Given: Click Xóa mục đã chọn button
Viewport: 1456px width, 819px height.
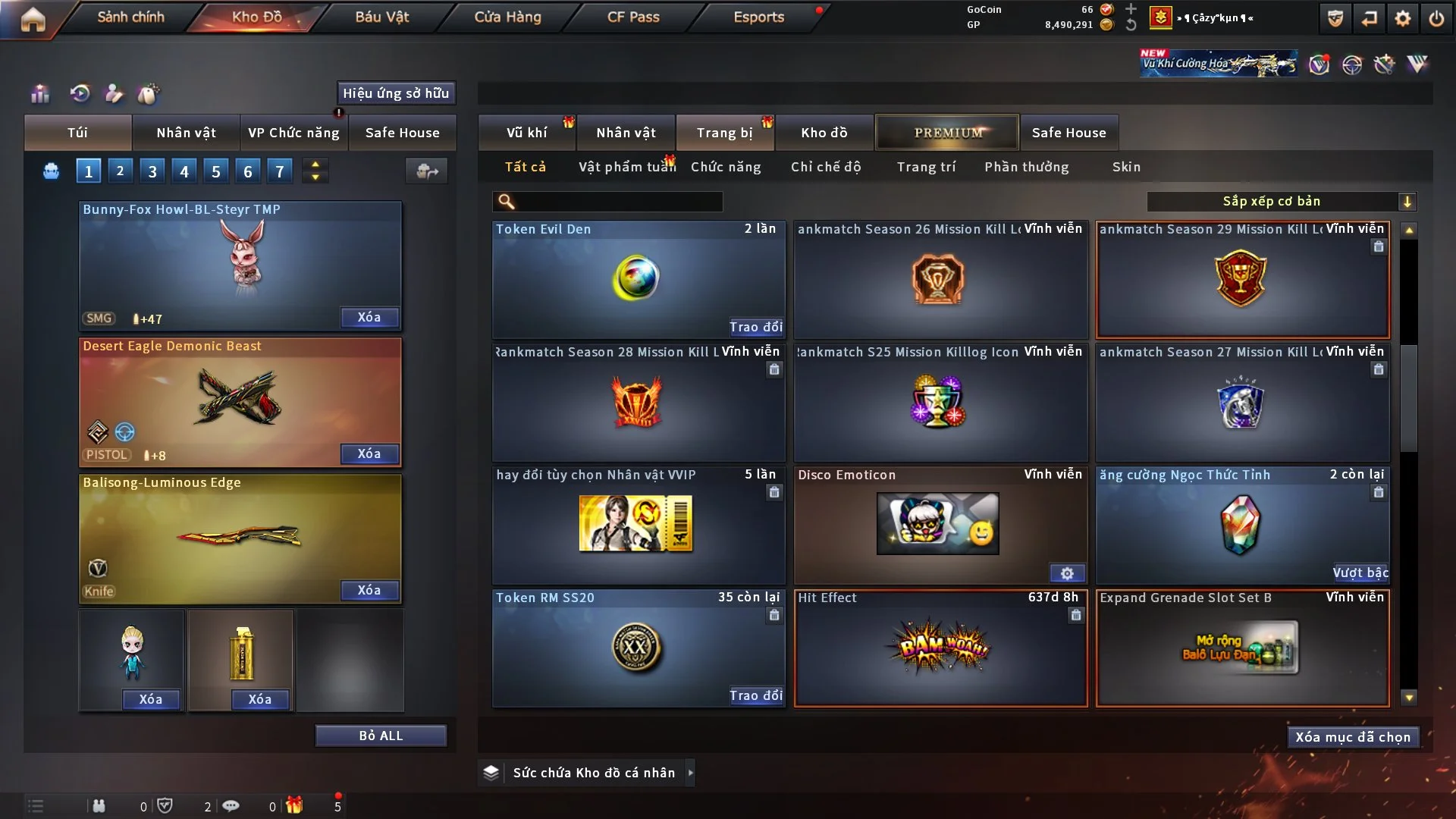Looking at the screenshot, I should pyautogui.click(x=1352, y=737).
